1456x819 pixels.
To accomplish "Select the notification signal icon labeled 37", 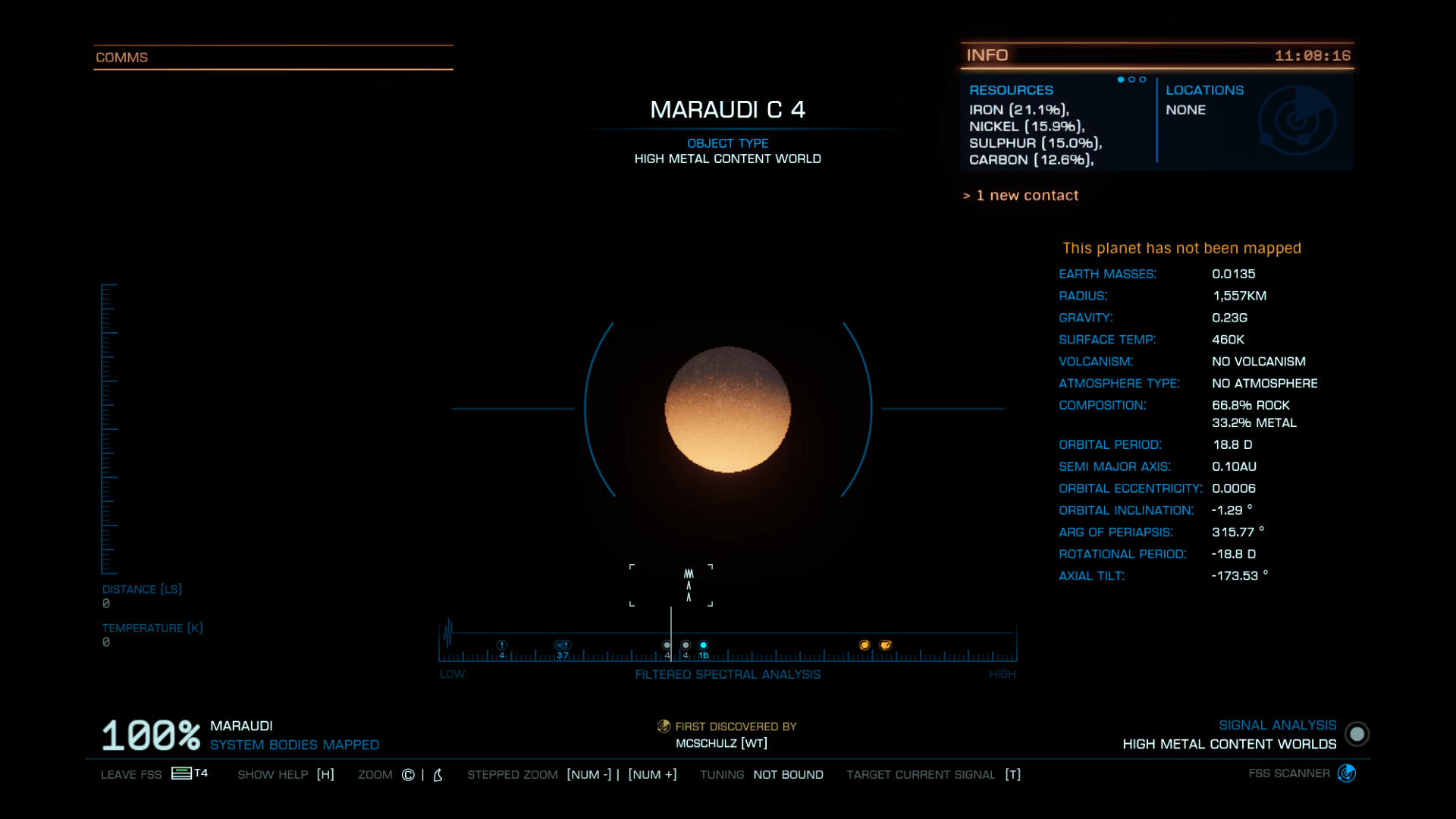I will point(563,645).
